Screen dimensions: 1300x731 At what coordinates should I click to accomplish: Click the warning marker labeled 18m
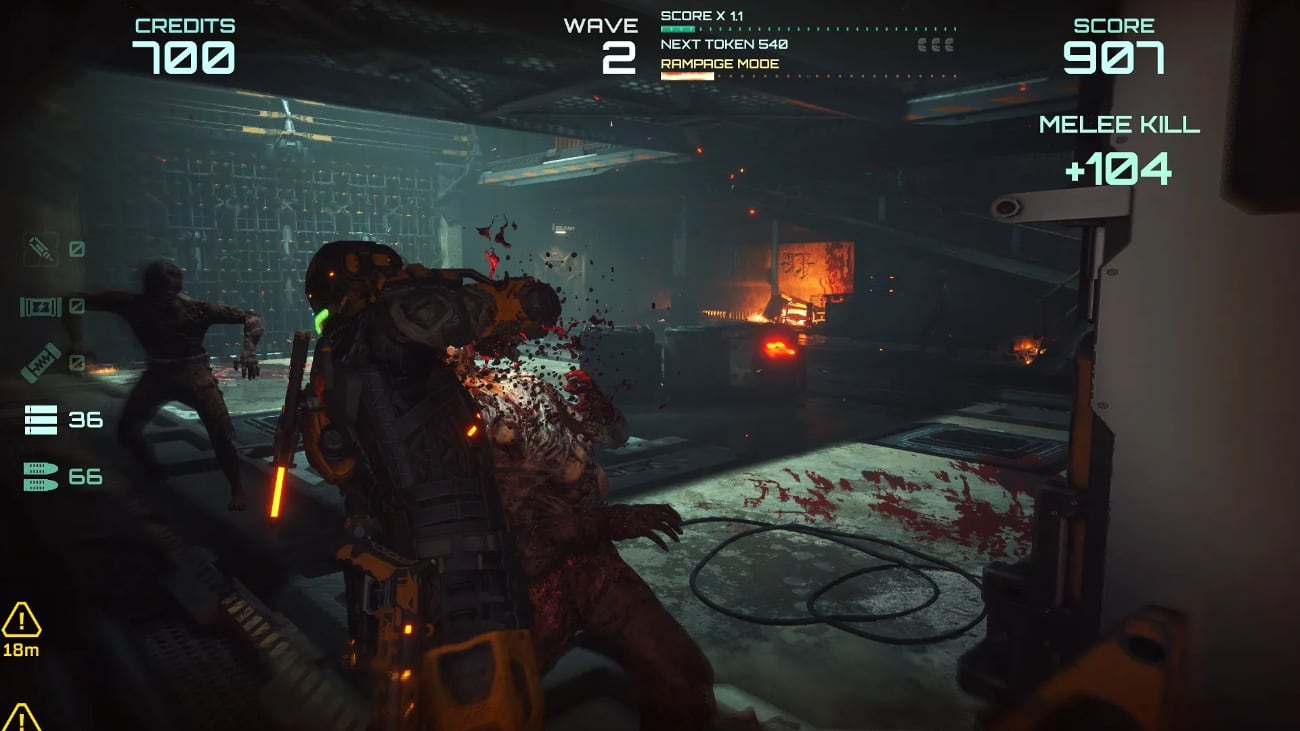point(21,622)
